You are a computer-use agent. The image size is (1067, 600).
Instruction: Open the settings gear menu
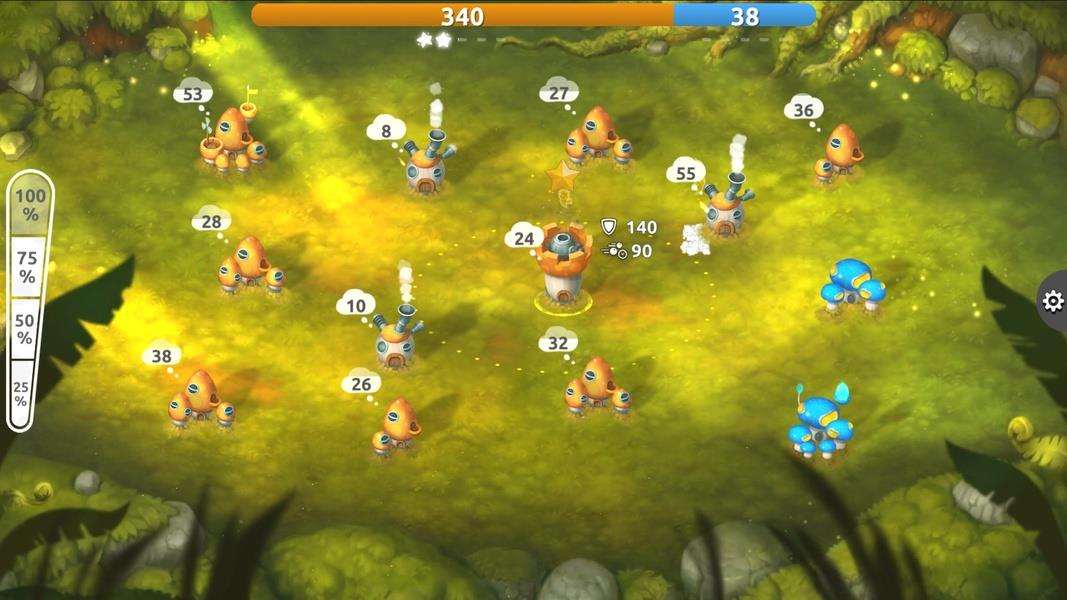pyautogui.click(x=1052, y=301)
